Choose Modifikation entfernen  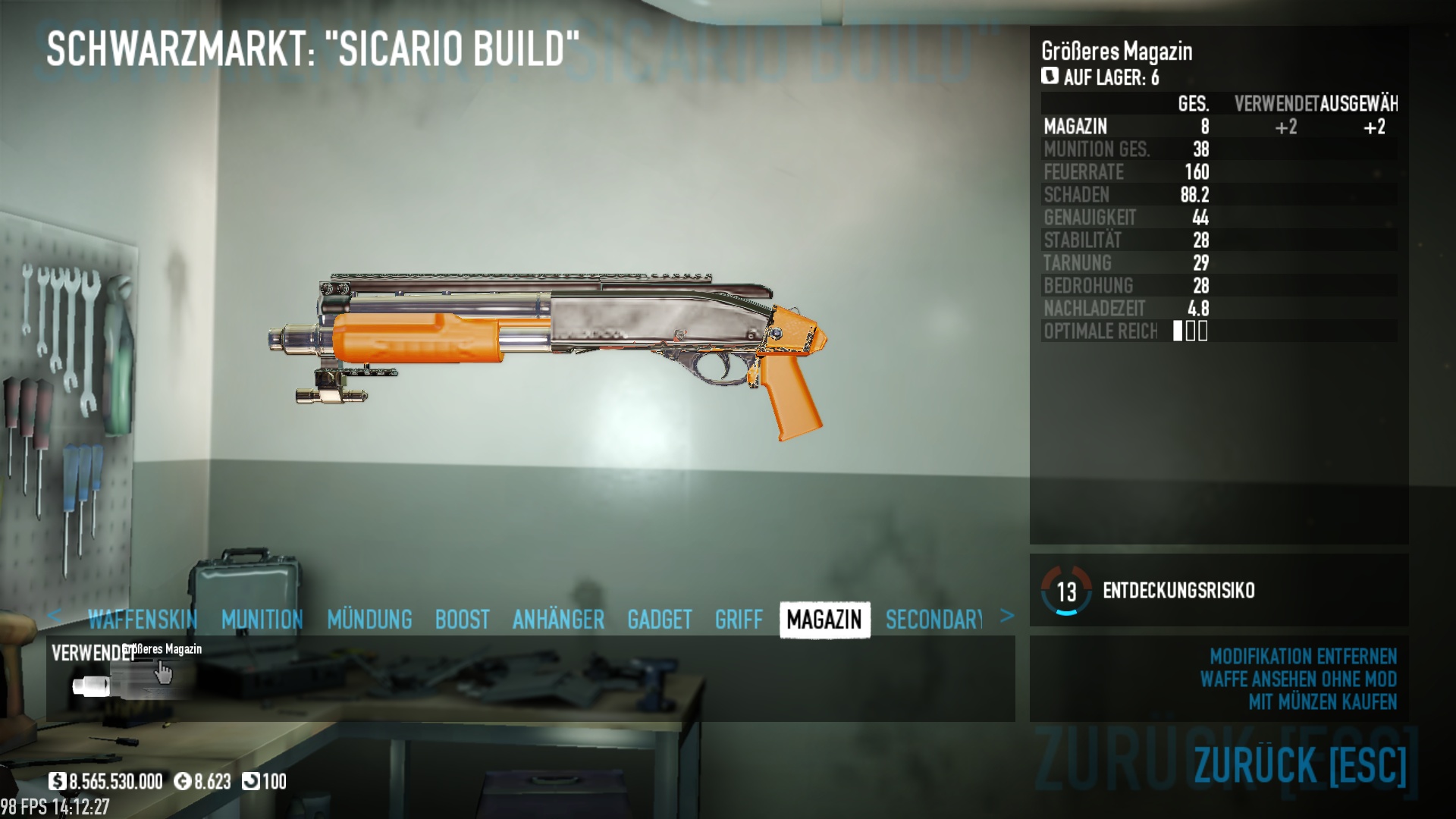point(1303,656)
